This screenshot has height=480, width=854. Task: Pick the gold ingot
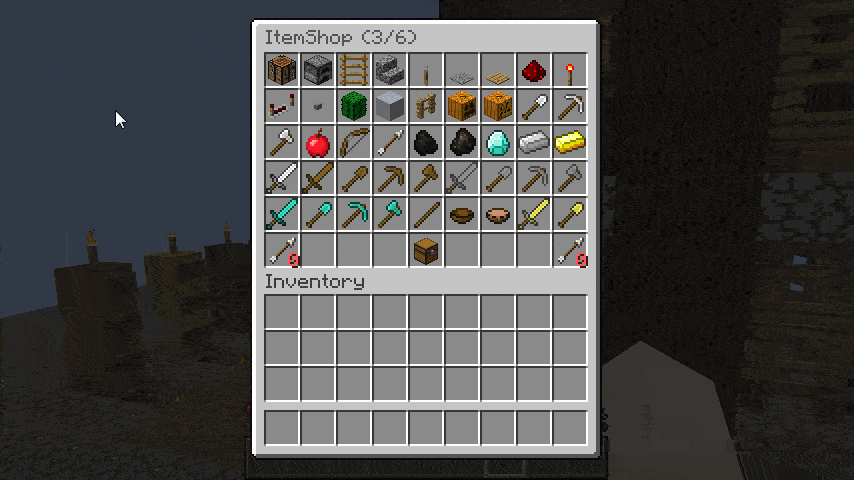coord(570,143)
